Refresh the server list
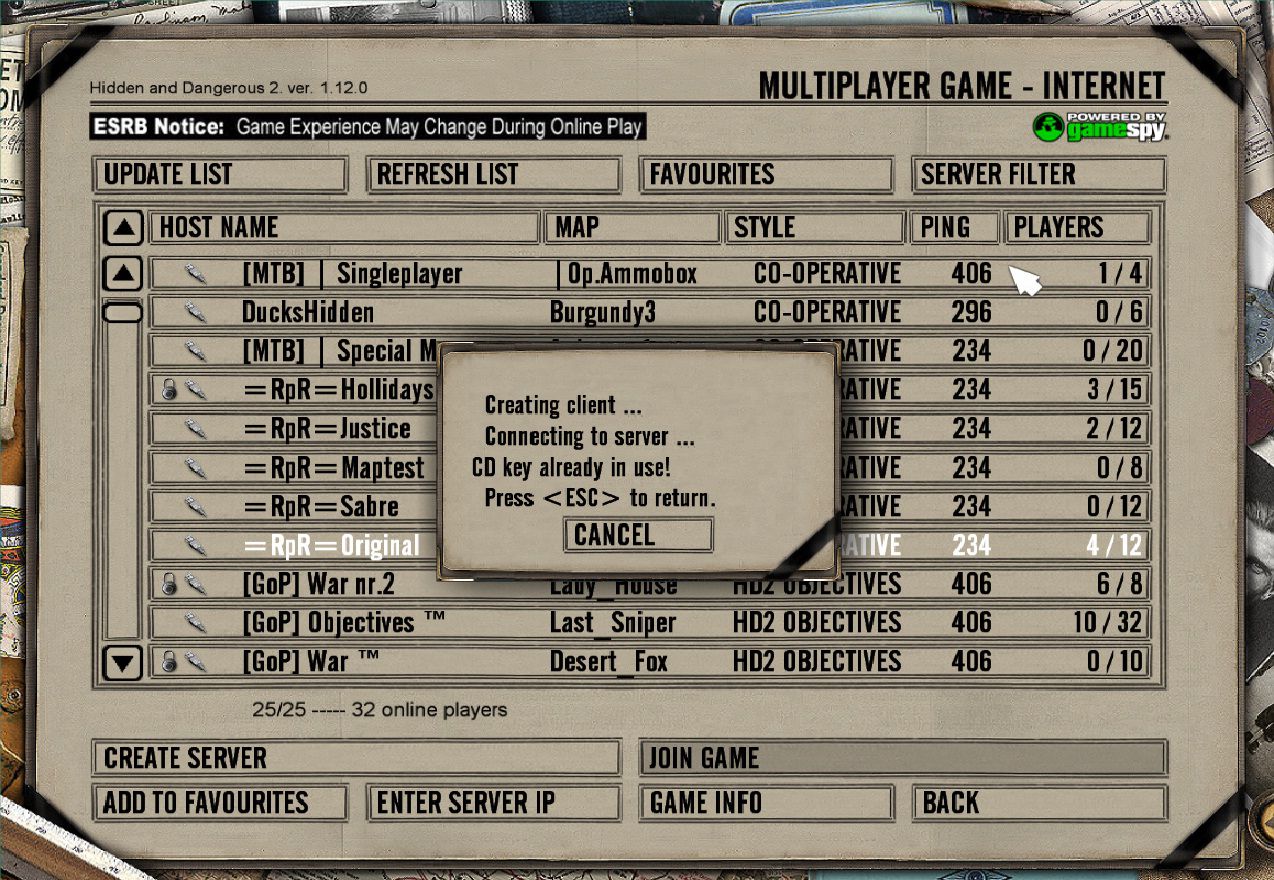 [493, 175]
